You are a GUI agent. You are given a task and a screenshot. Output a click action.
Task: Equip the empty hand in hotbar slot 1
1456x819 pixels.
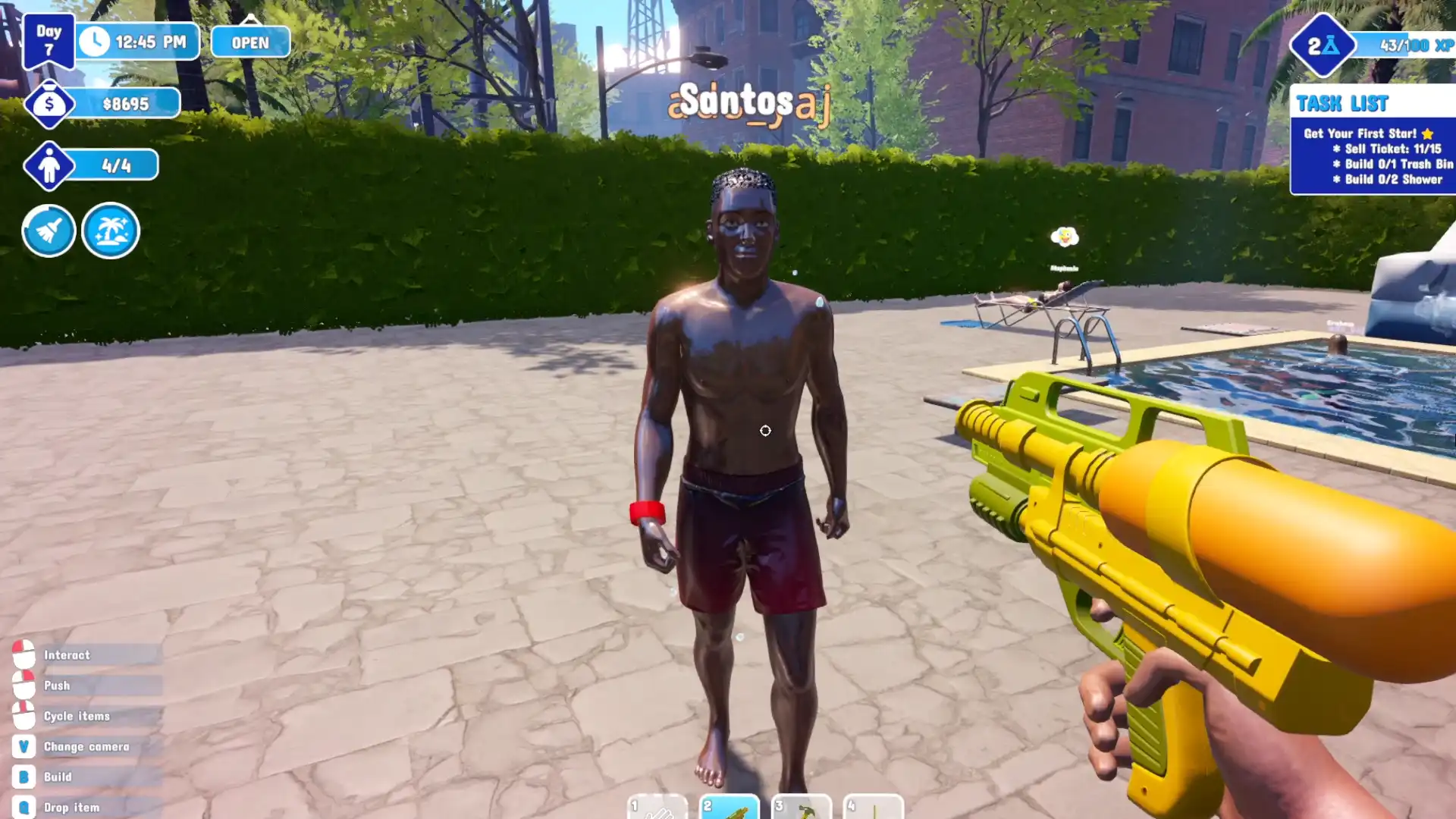click(657, 808)
